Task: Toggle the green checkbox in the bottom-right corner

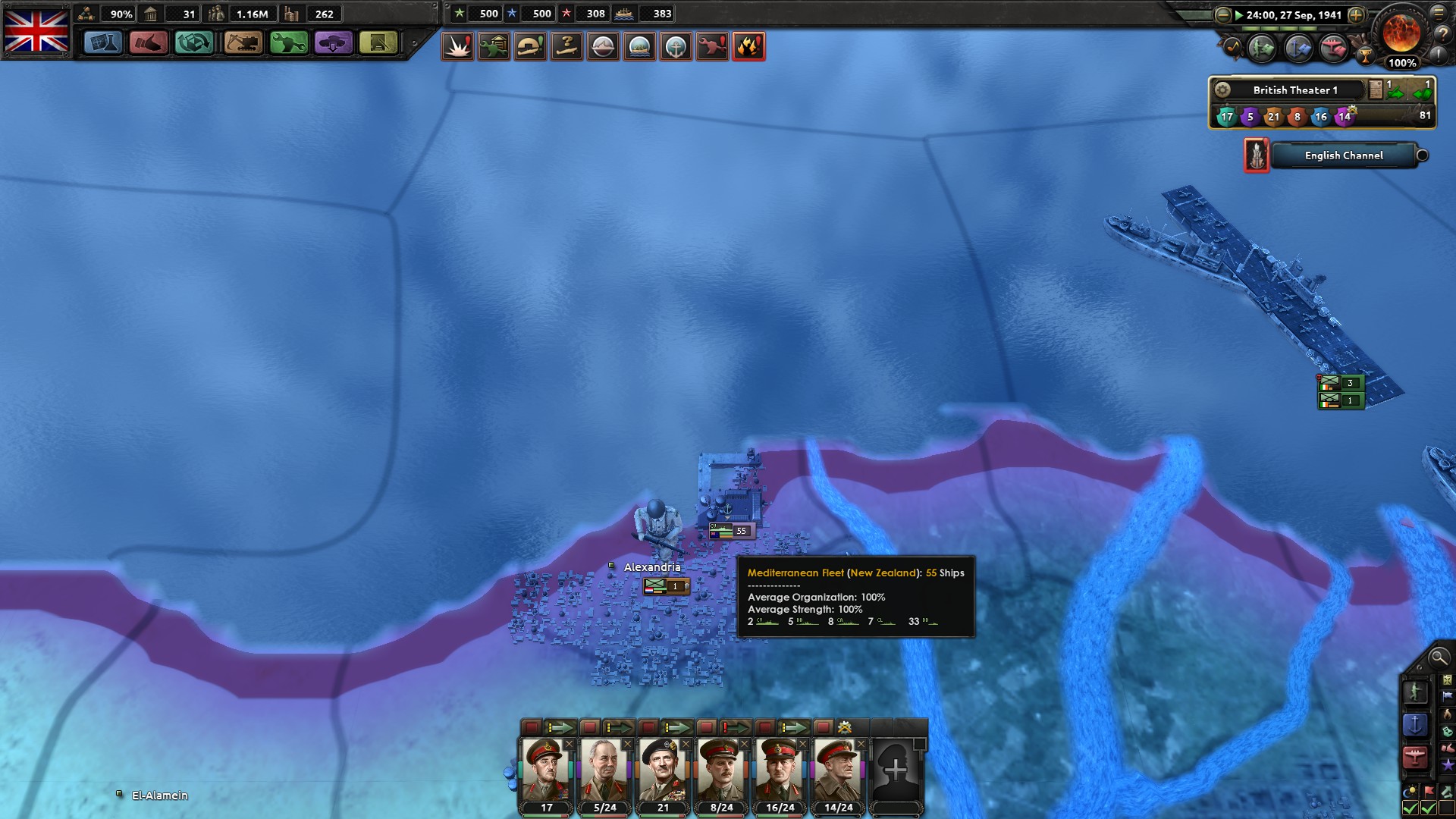Action: pos(1427,807)
